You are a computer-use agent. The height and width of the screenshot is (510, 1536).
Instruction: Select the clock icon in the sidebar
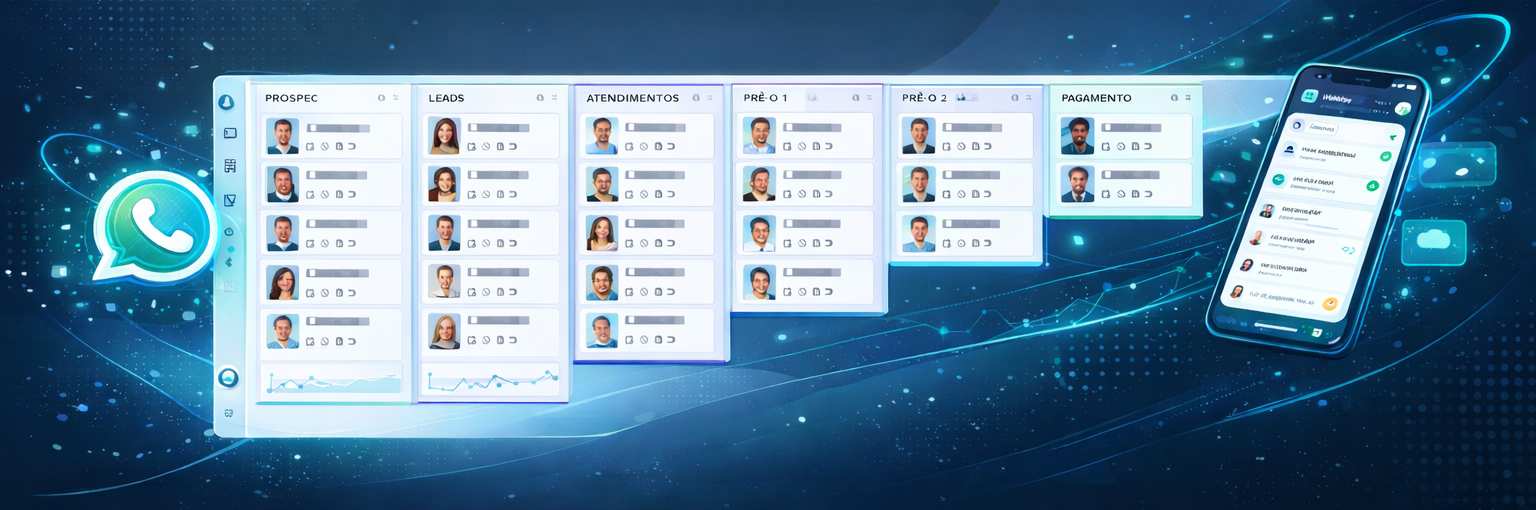(229, 232)
